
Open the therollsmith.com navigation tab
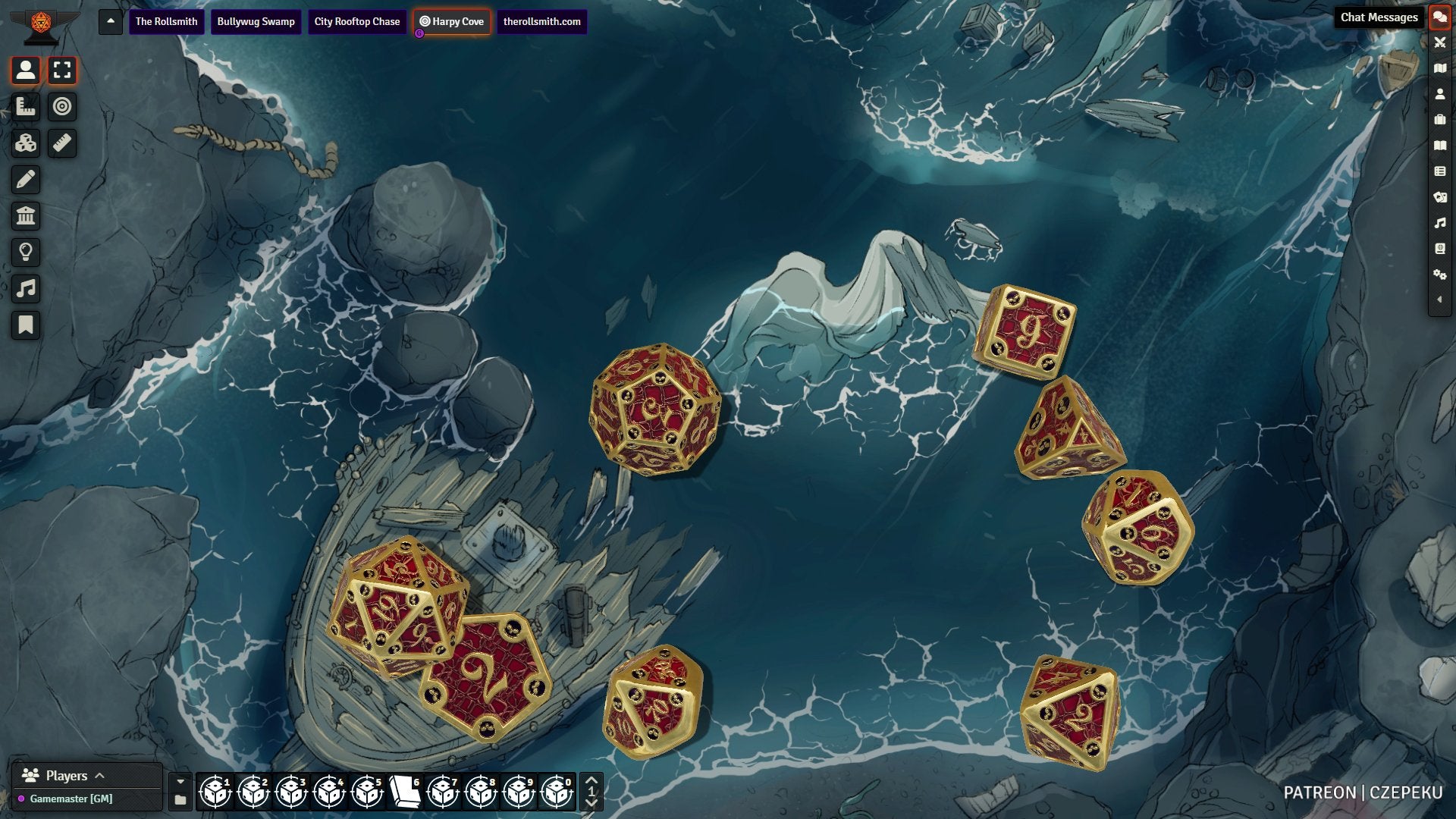(x=541, y=21)
